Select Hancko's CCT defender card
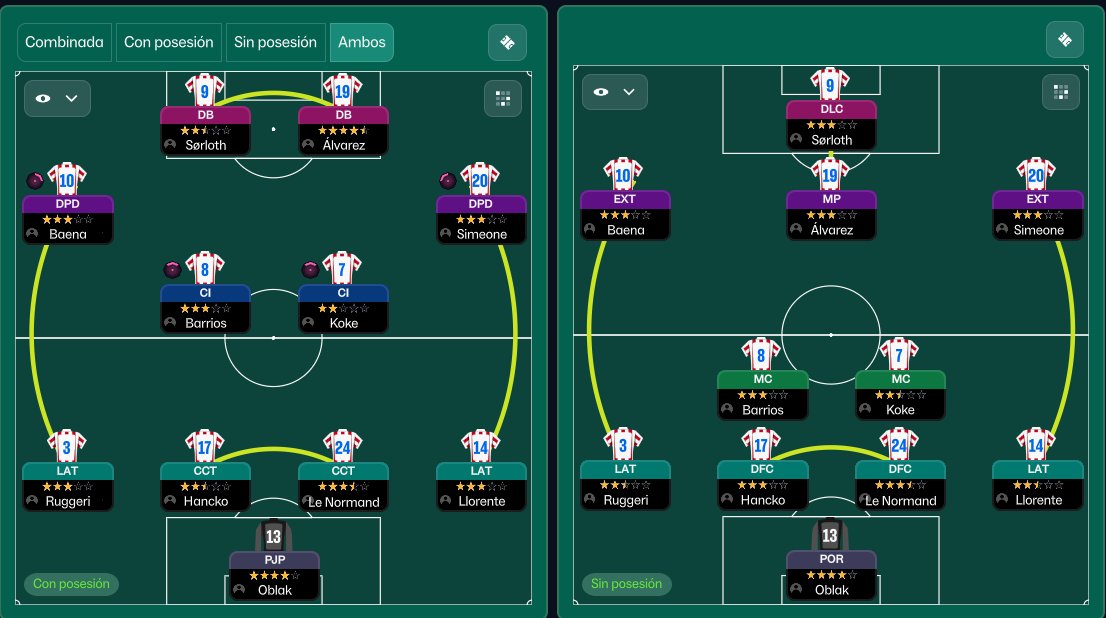The image size is (1106, 618). click(x=205, y=487)
